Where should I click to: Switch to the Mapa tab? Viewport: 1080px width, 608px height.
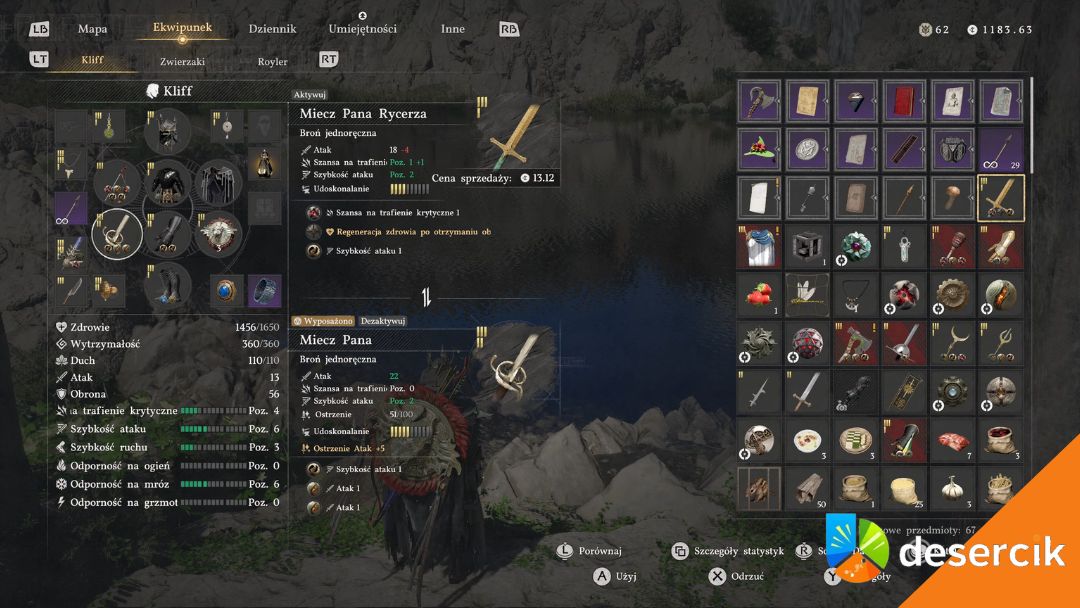tap(93, 29)
